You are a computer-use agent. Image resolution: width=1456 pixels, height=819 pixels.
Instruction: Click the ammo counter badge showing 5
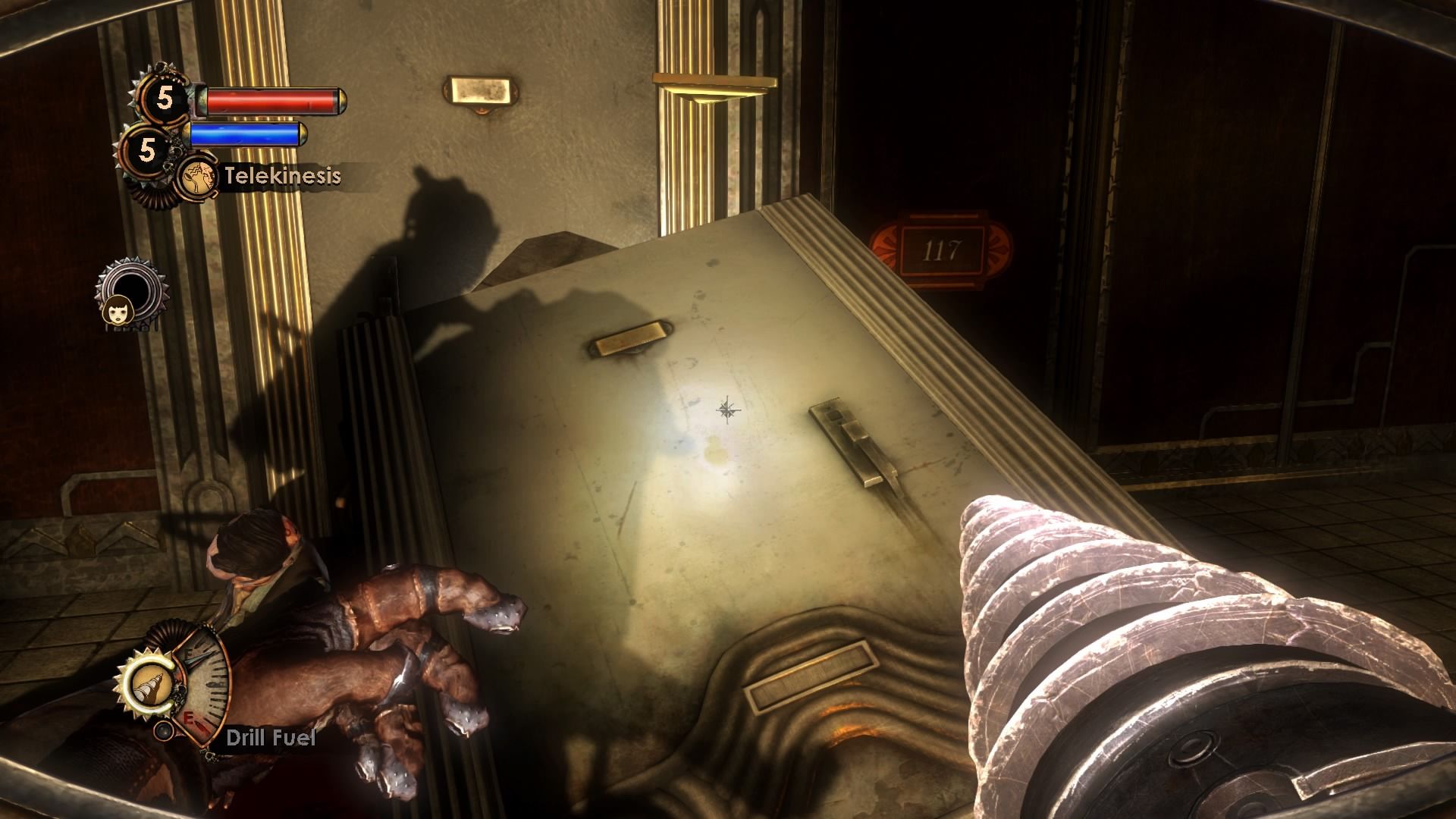coord(165,97)
